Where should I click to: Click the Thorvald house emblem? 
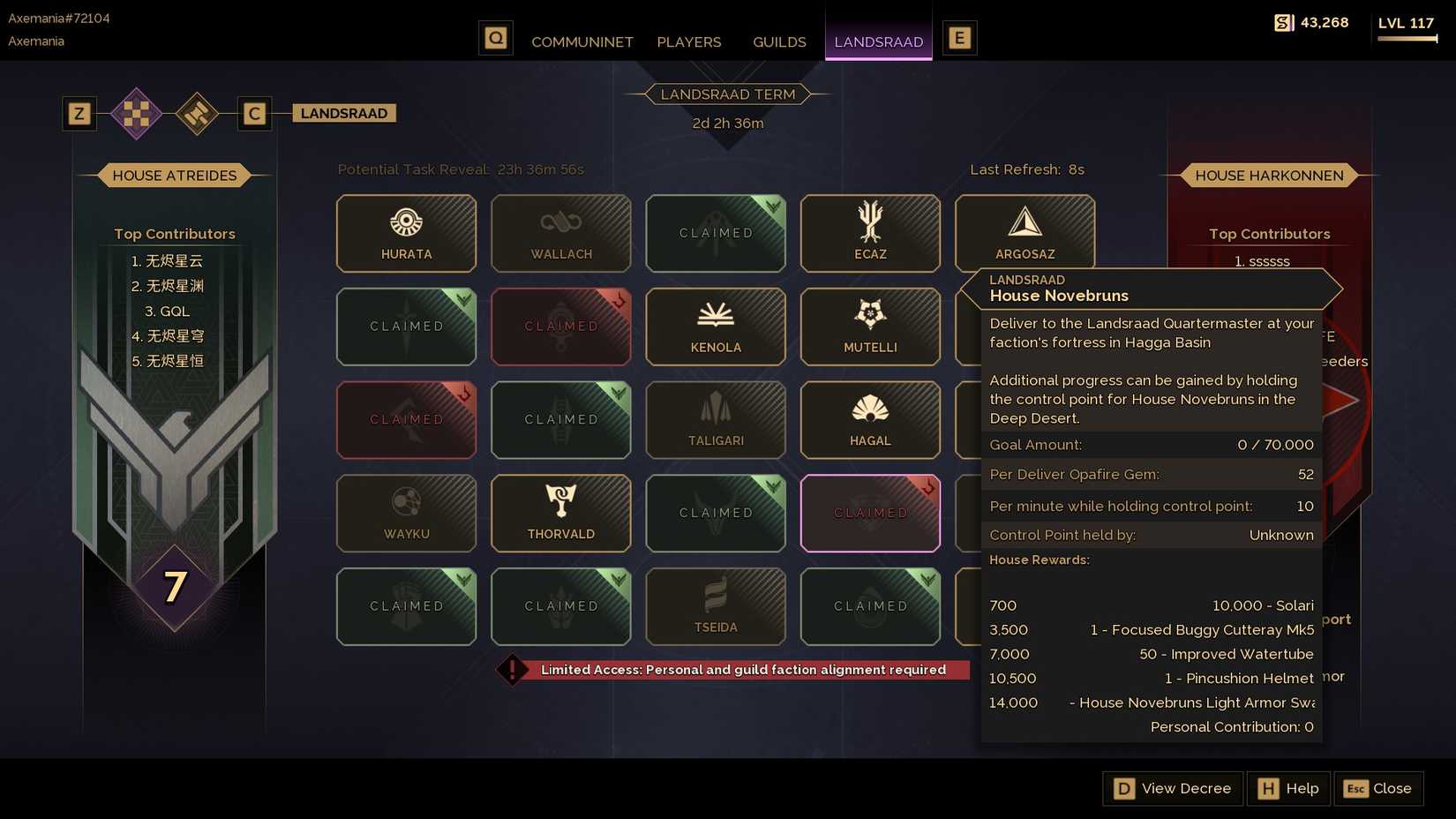point(560,513)
